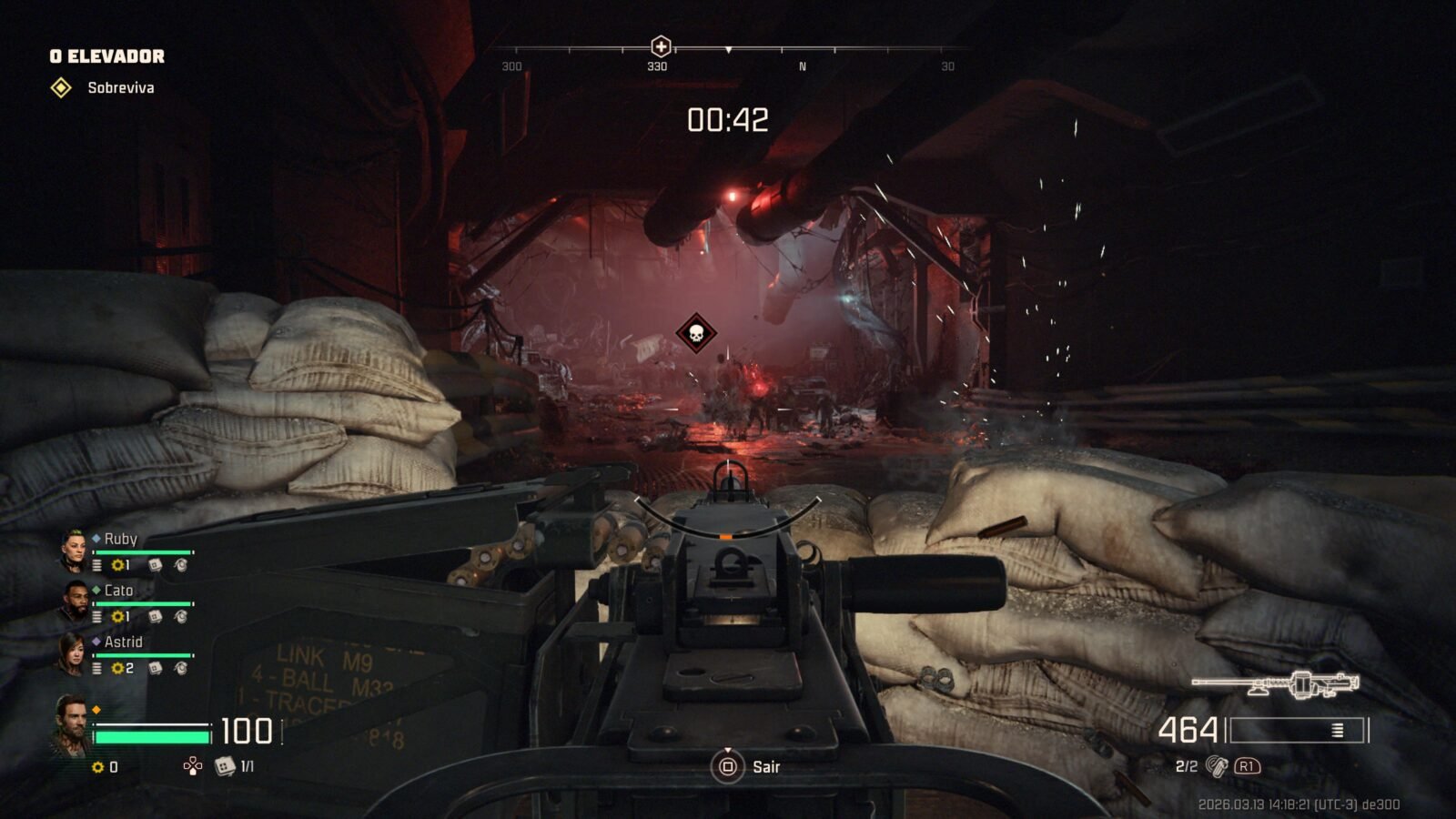Select Cato's squad portrait
Image resolution: width=1456 pixels, height=819 pixels.
point(75,602)
